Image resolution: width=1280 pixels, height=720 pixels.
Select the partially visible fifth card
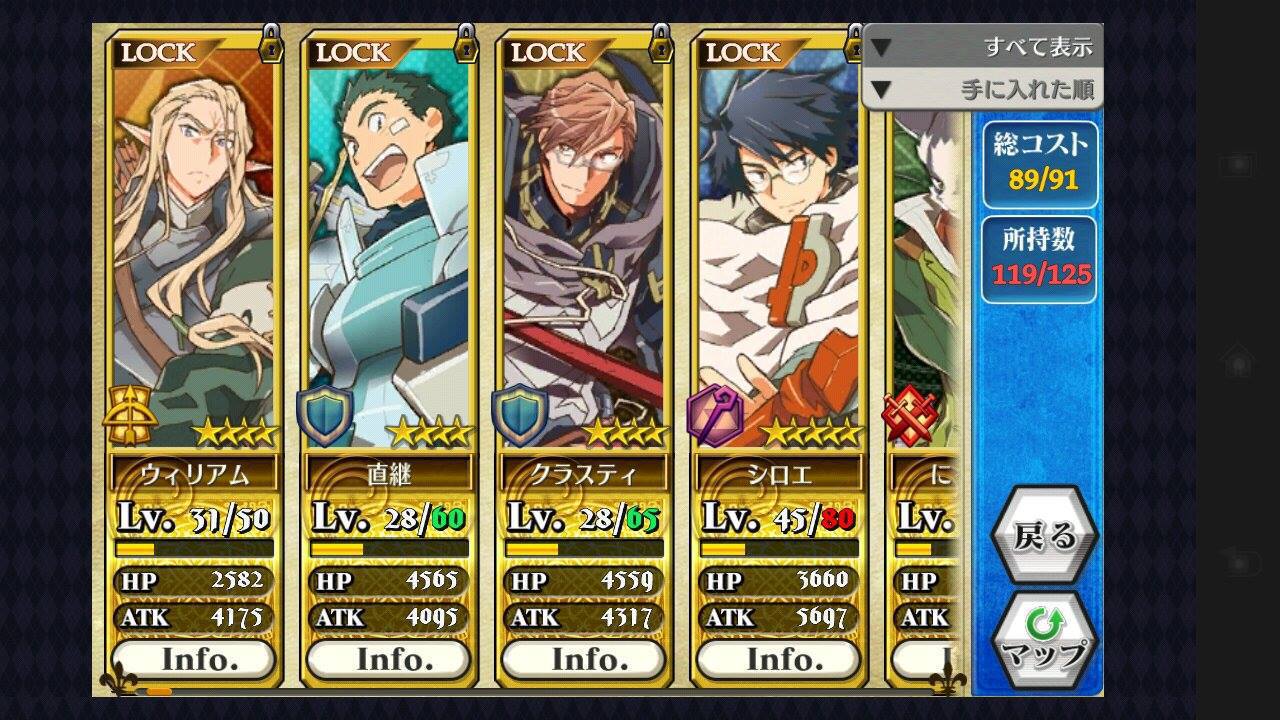click(925, 300)
